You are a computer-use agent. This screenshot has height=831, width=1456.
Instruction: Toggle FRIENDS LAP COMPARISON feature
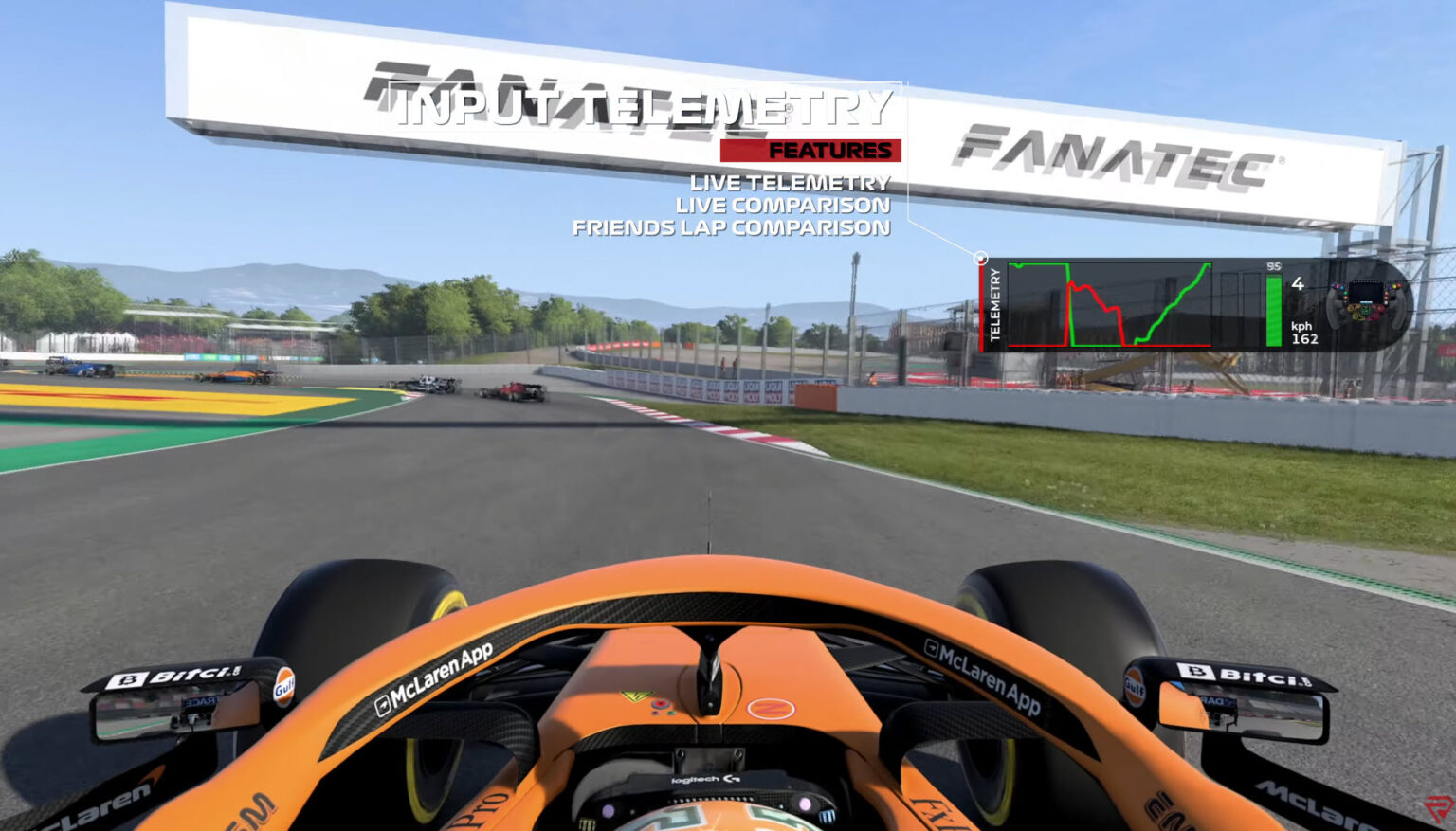click(732, 226)
